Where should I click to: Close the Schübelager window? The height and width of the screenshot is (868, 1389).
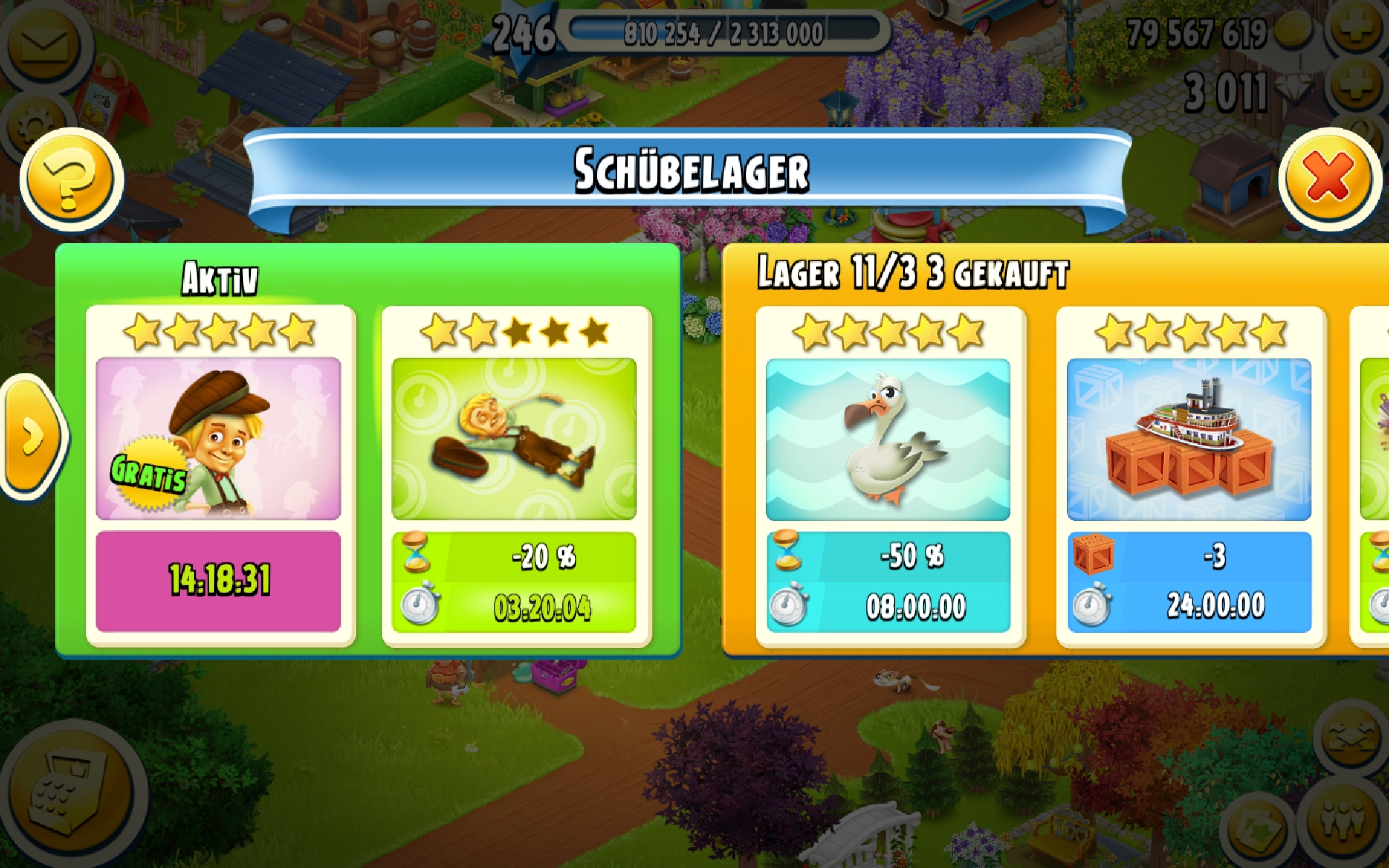pyautogui.click(x=1329, y=179)
